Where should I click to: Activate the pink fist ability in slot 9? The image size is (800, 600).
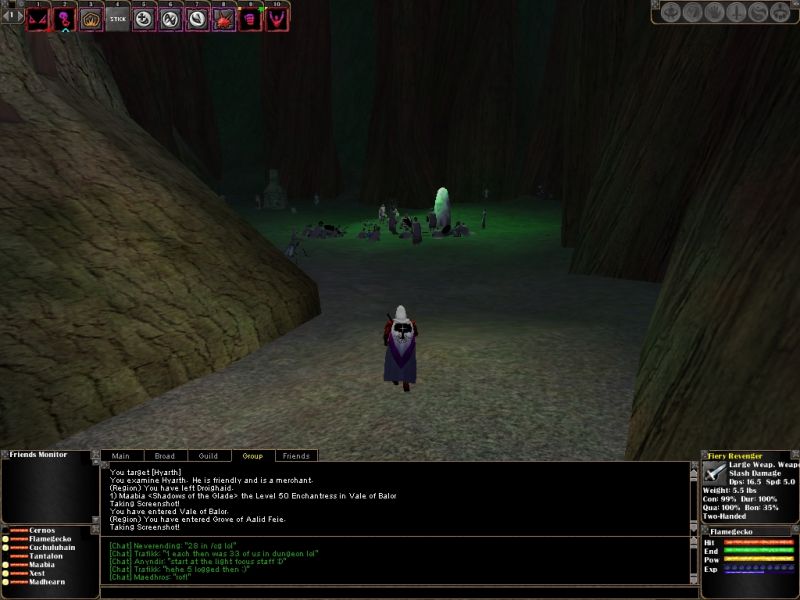pos(251,18)
